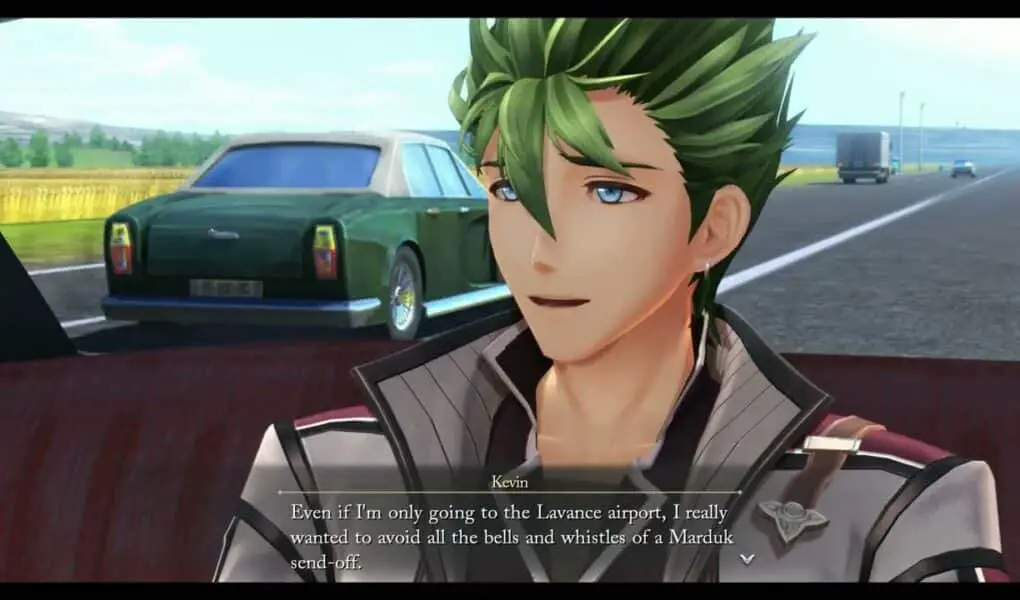Advance dialogue with the down arrow indicator
This screenshot has width=1020, height=600.
(746, 558)
